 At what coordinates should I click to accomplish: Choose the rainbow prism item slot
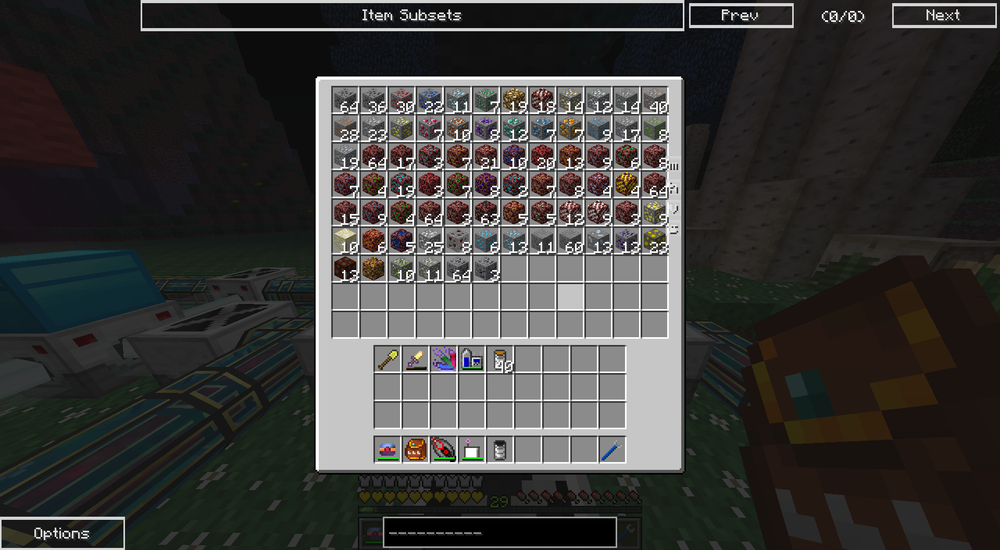pyautogui.click(x=444, y=360)
